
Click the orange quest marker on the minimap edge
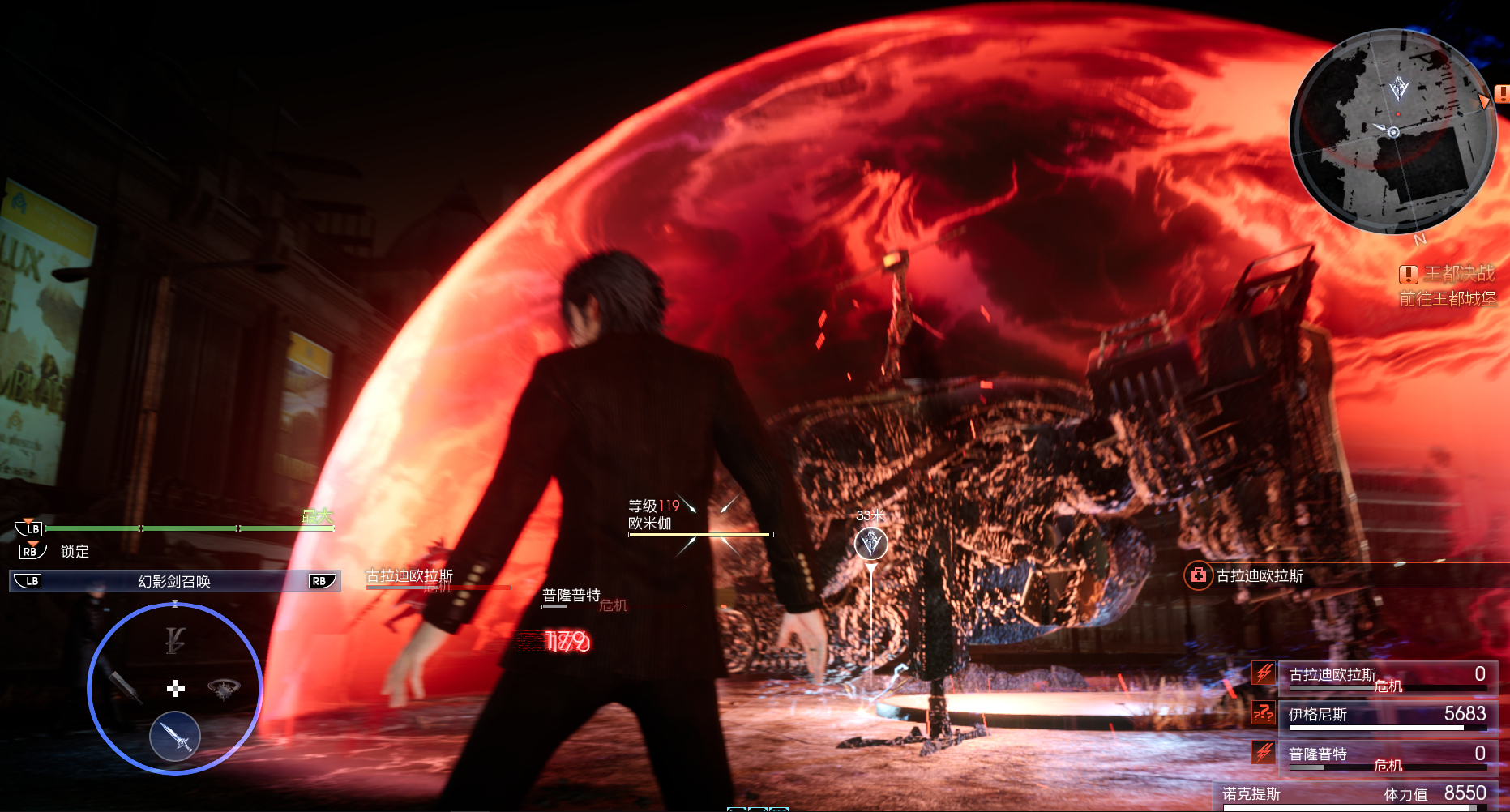coord(1484,101)
